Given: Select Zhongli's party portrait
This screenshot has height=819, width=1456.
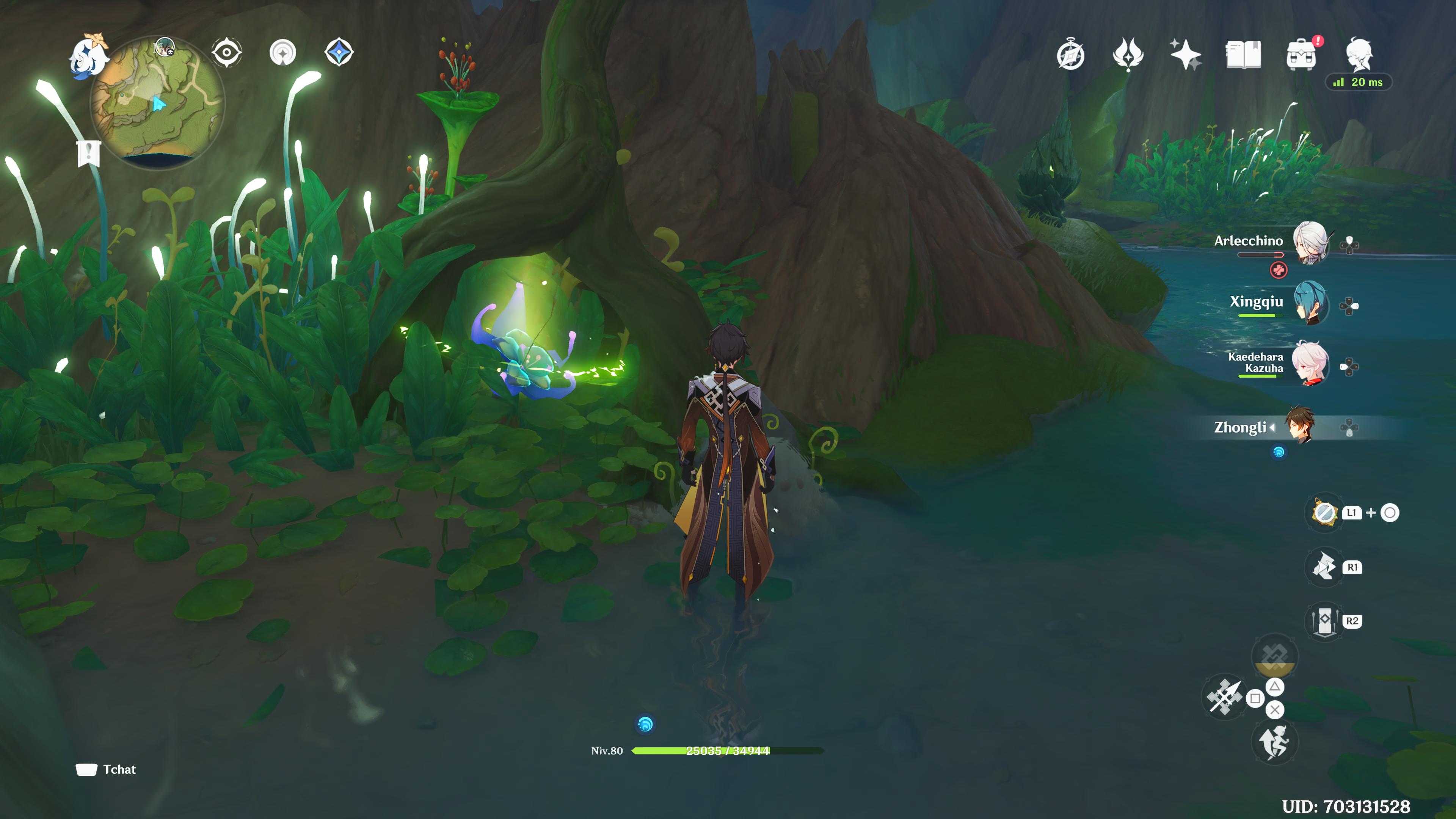Looking at the screenshot, I should click(1300, 425).
